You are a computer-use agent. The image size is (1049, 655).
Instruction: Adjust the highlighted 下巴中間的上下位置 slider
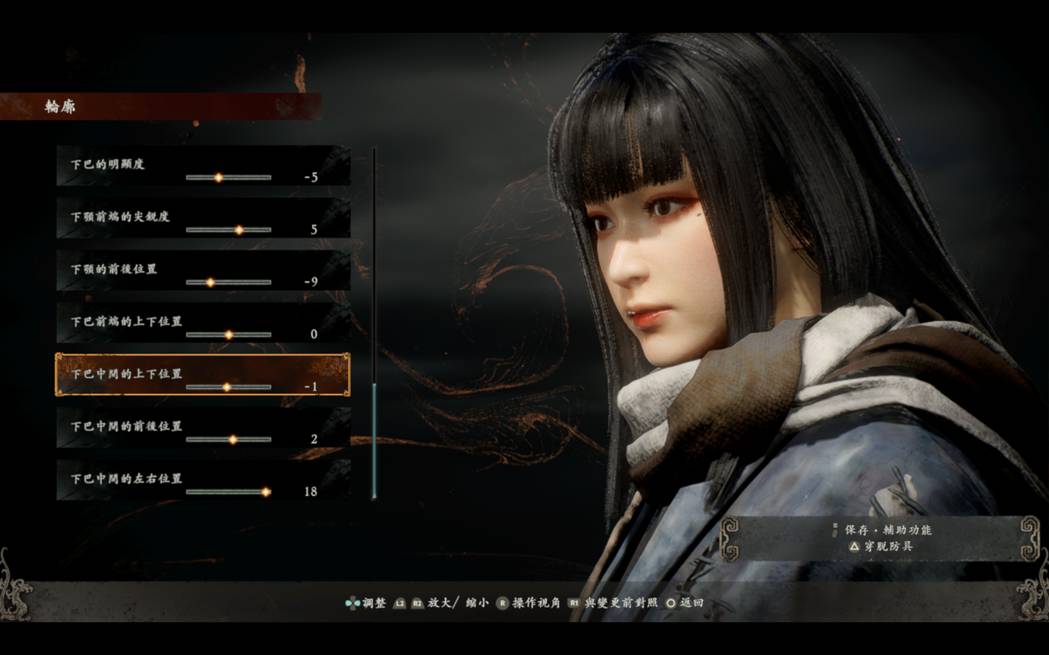pos(226,387)
